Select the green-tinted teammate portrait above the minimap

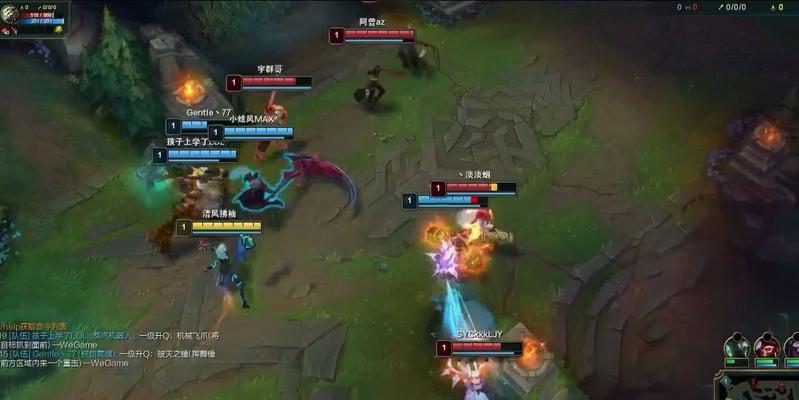[x=737, y=347]
